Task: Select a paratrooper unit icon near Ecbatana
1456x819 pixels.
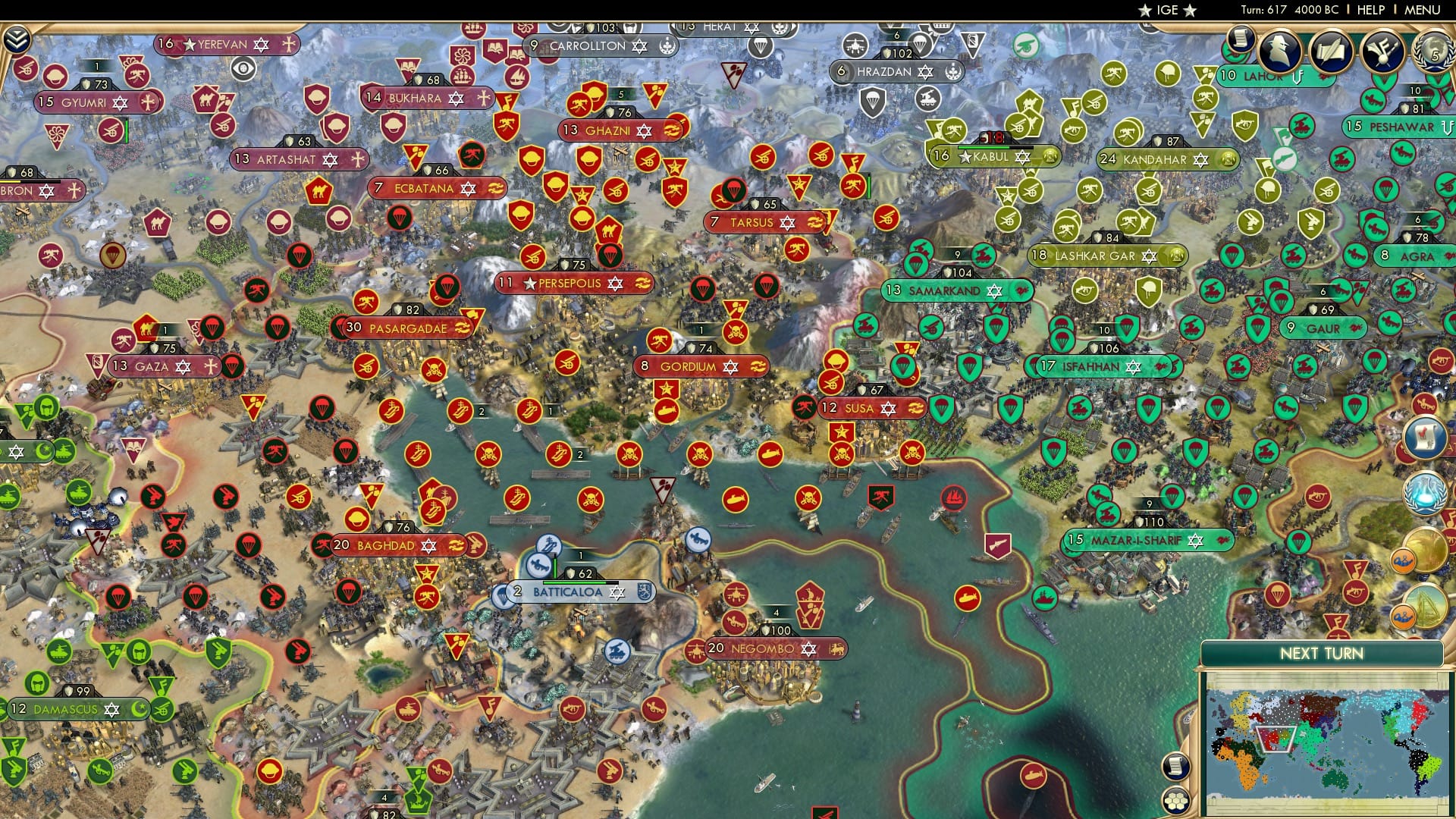Action: [400, 218]
